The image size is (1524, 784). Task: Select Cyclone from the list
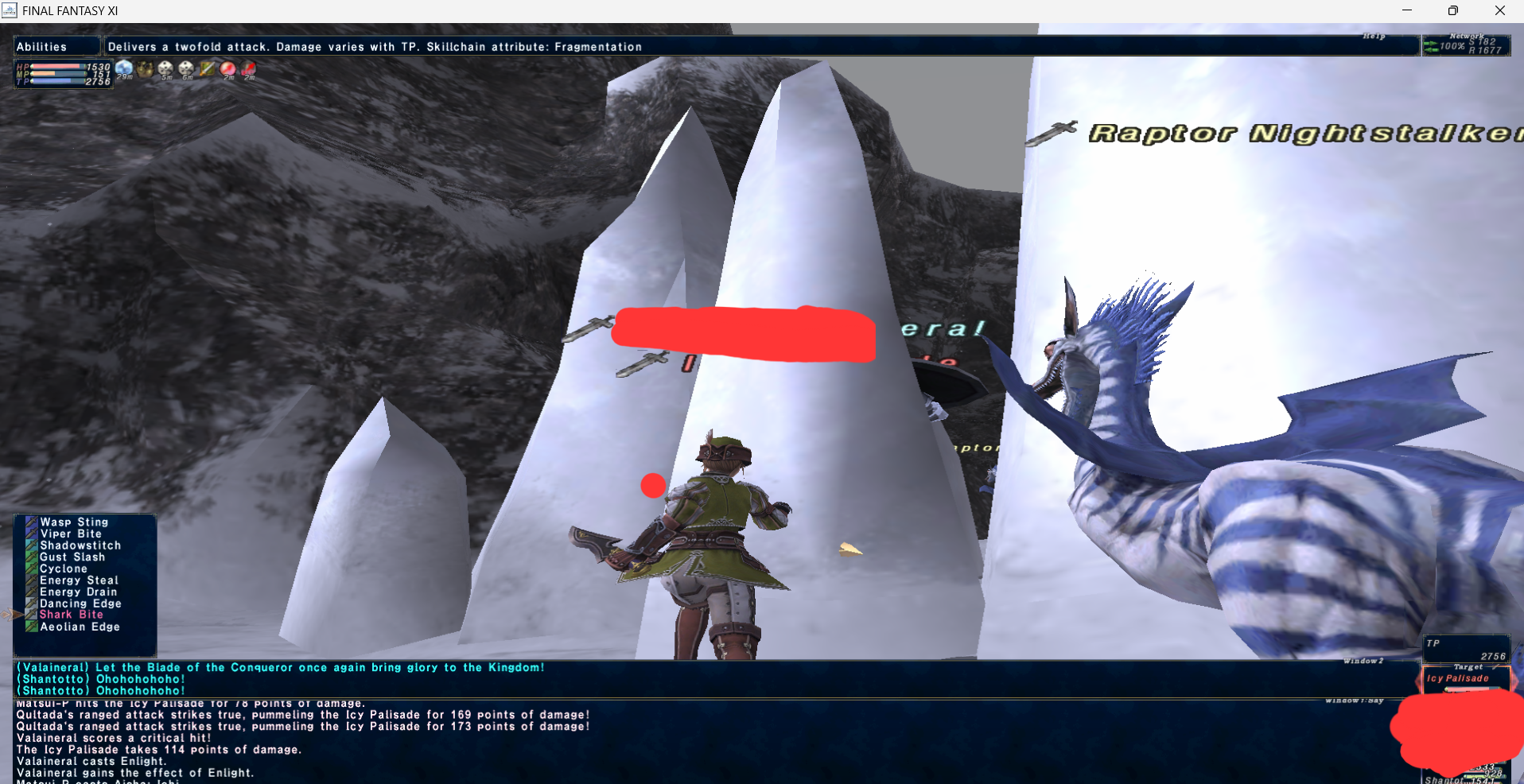[64, 569]
